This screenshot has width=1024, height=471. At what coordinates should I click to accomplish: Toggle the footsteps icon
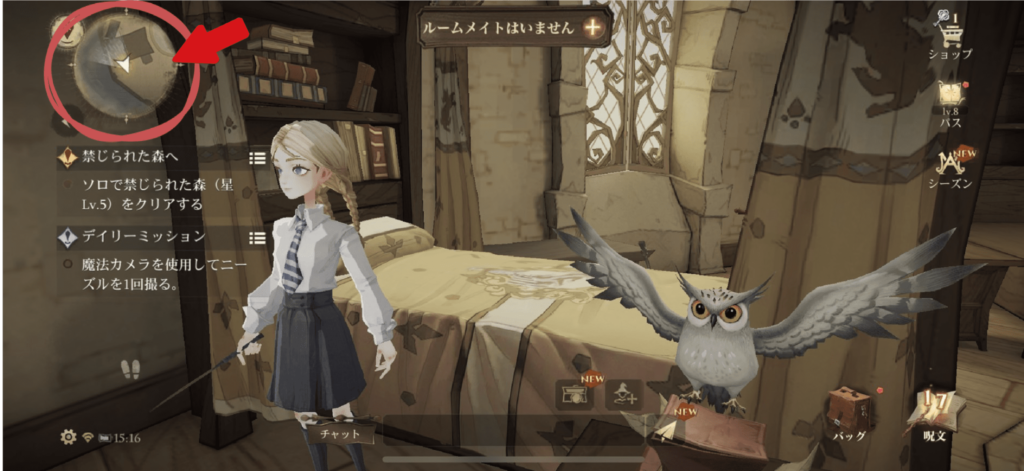click(x=130, y=370)
